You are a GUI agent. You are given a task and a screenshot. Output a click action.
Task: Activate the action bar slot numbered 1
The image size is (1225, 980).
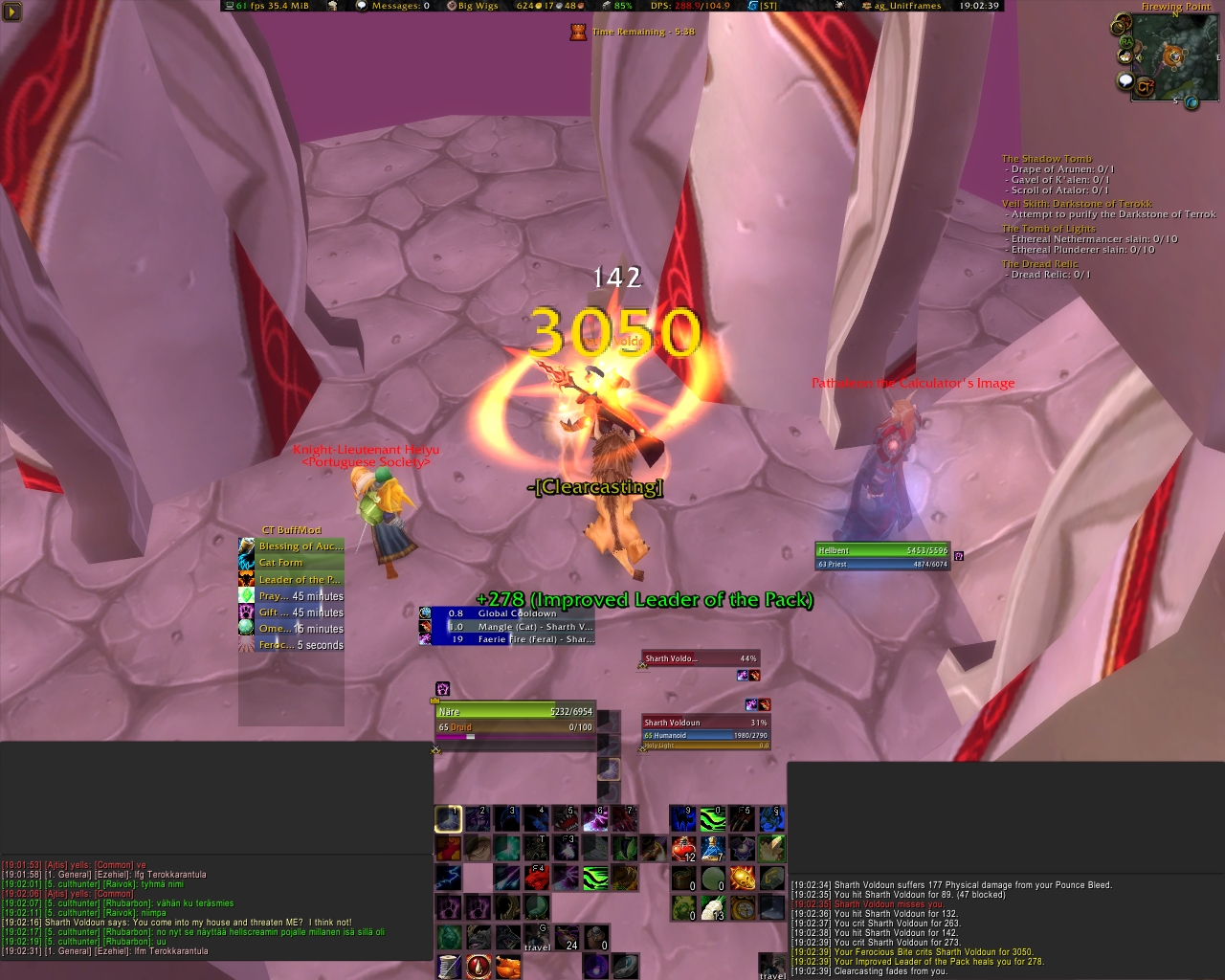point(448,818)
